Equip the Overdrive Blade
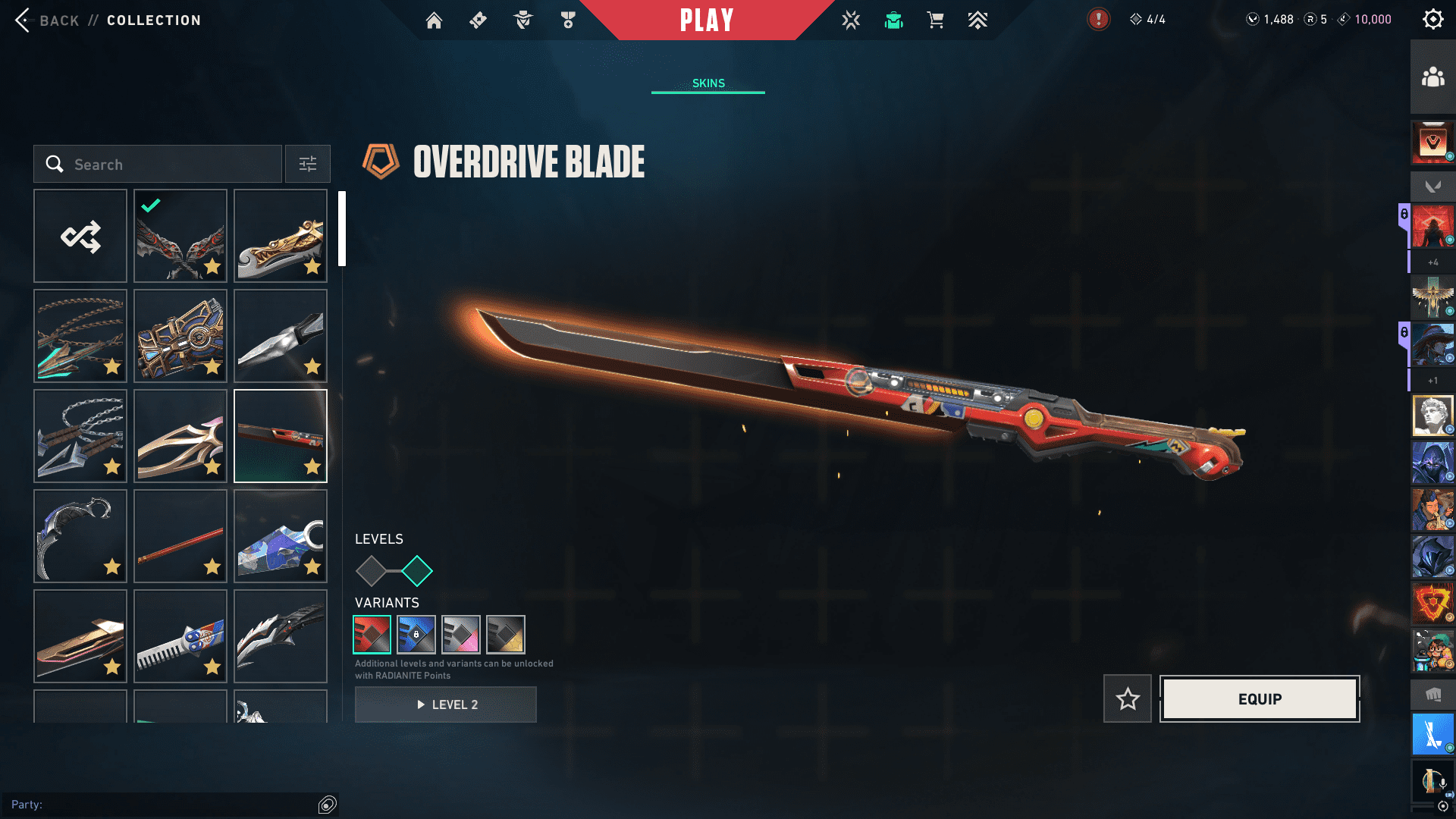The width and height of the screenshot is (1456, 819). 1260,699
